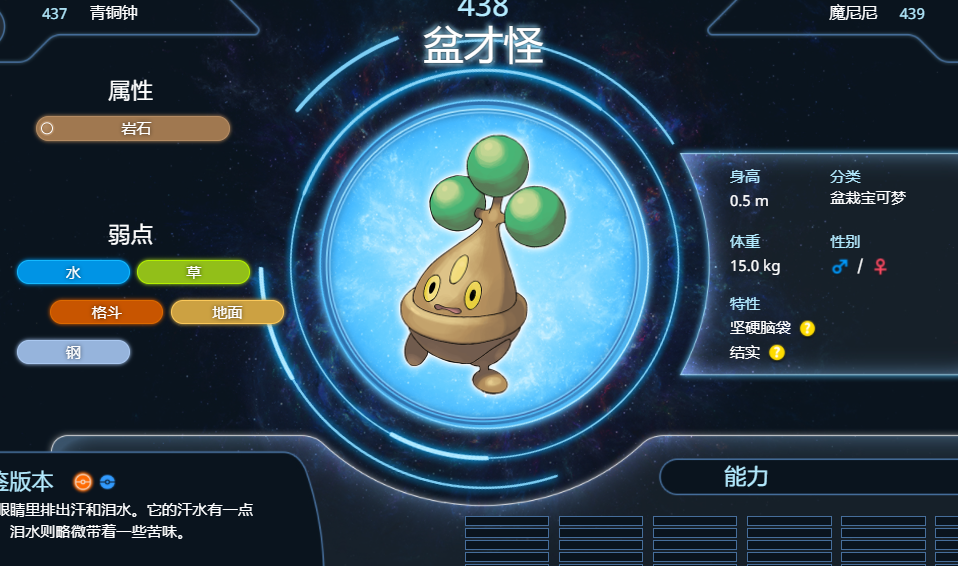
Task: Click the 水 weakness pill
Action: point(73,272)
